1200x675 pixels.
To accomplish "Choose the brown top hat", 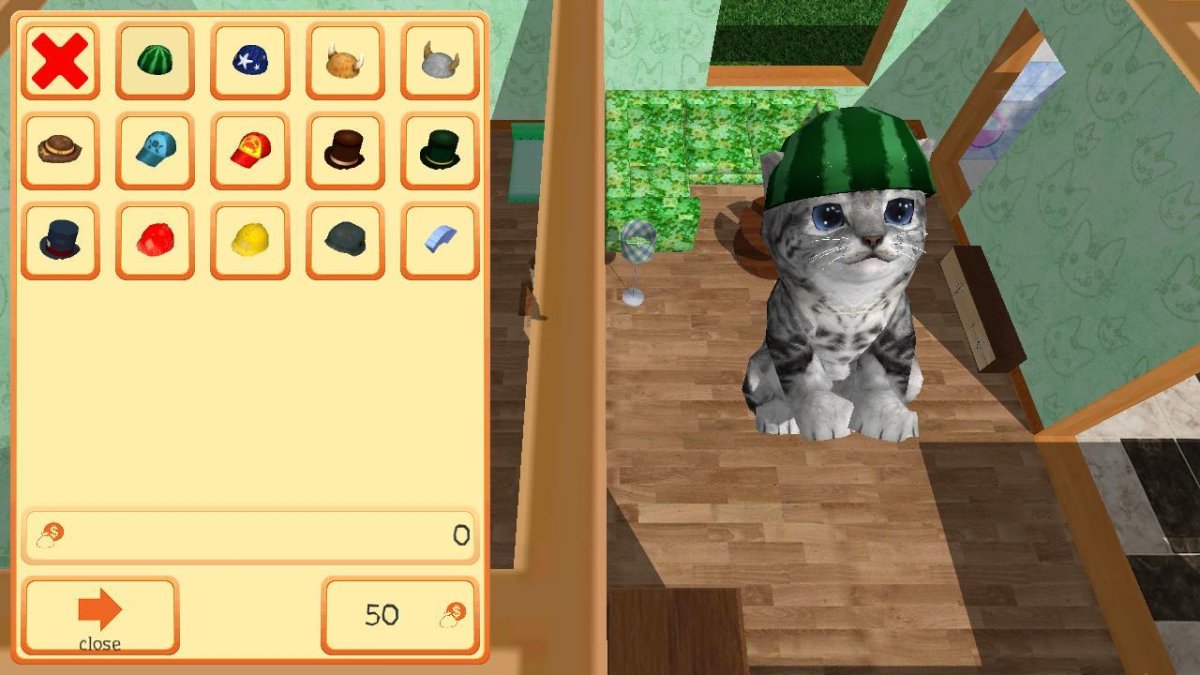I will click(x=345, y=151).
